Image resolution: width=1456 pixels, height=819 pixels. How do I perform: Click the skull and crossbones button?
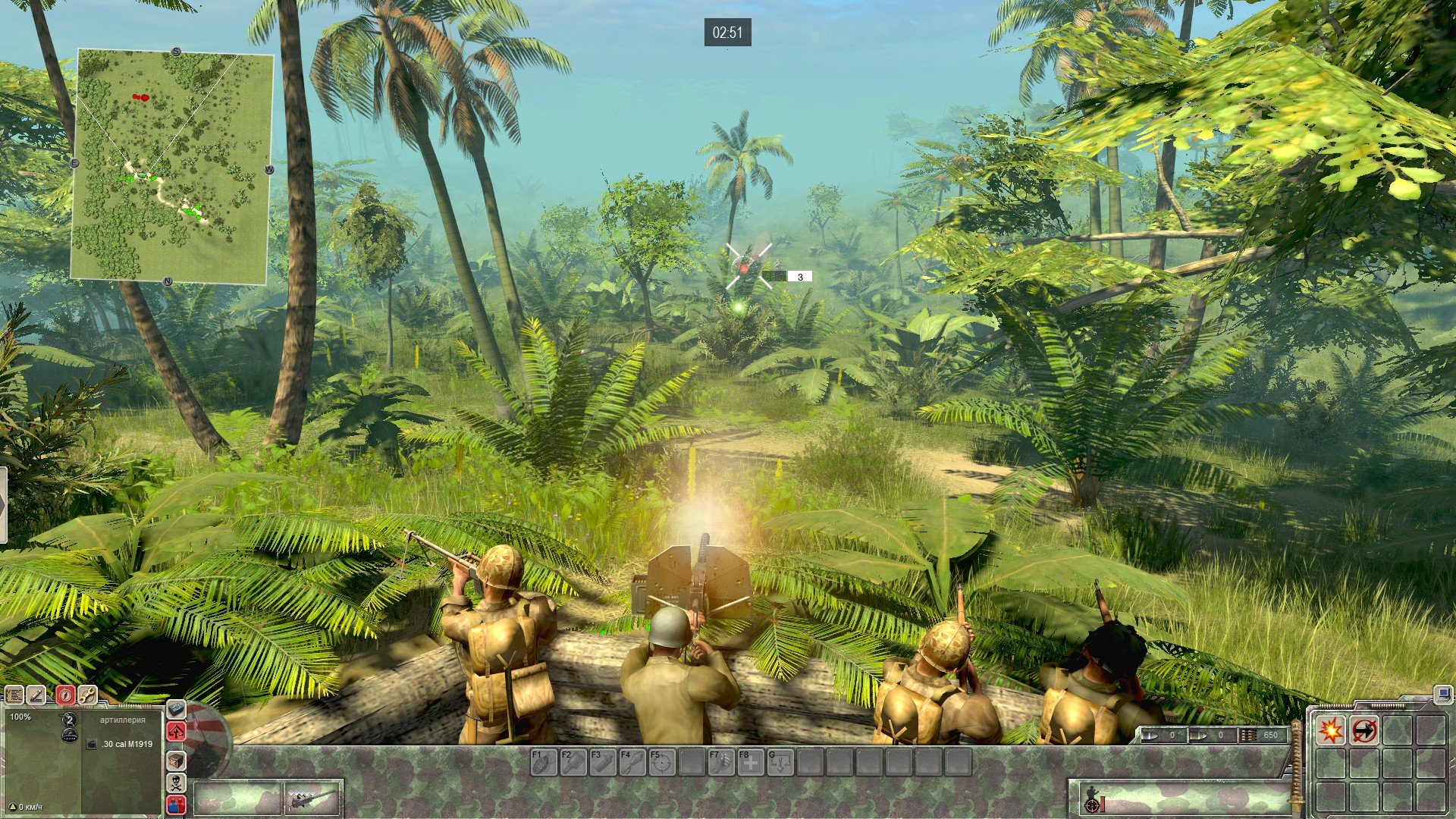click(x=176, y=782)
